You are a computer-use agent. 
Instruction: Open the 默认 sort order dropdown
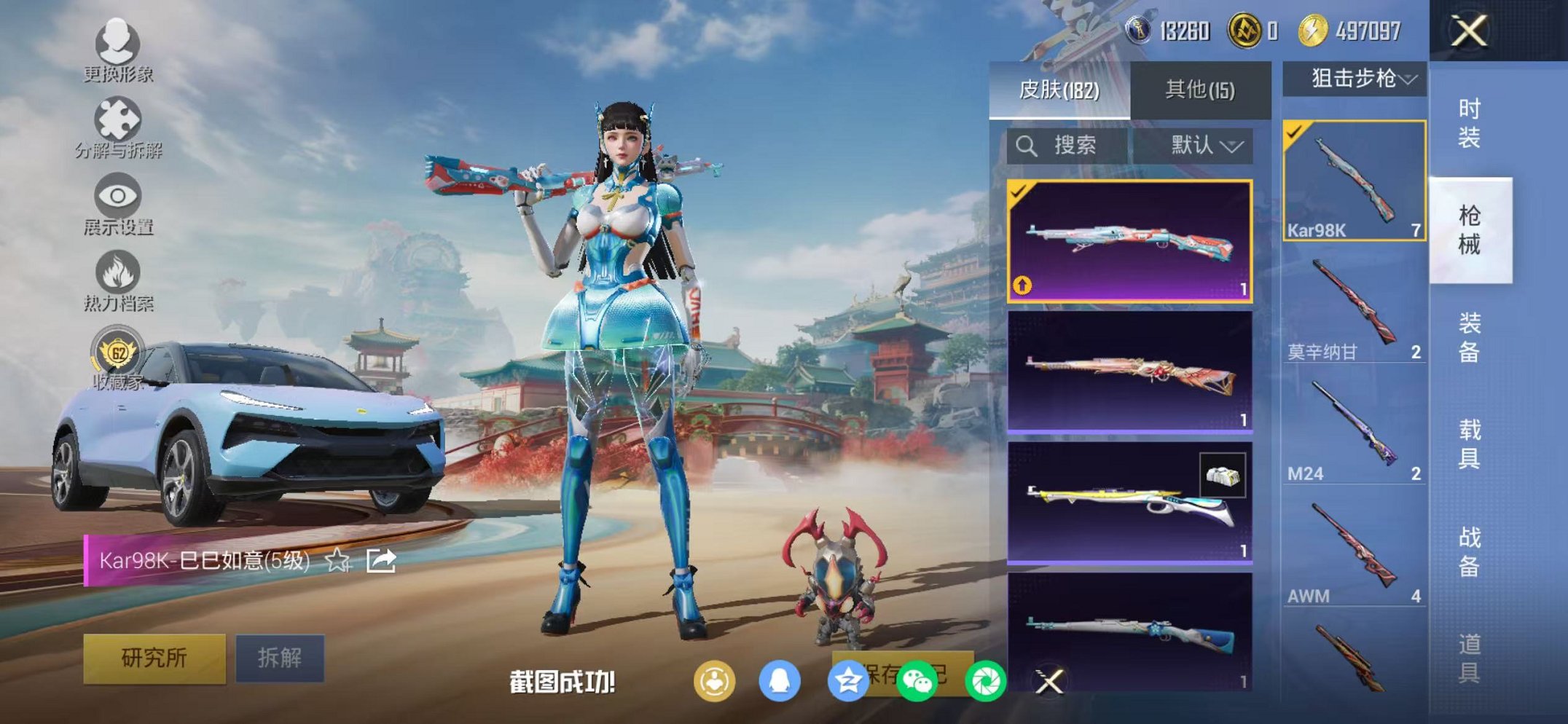pyautogui.click(x=1206, y=145)
